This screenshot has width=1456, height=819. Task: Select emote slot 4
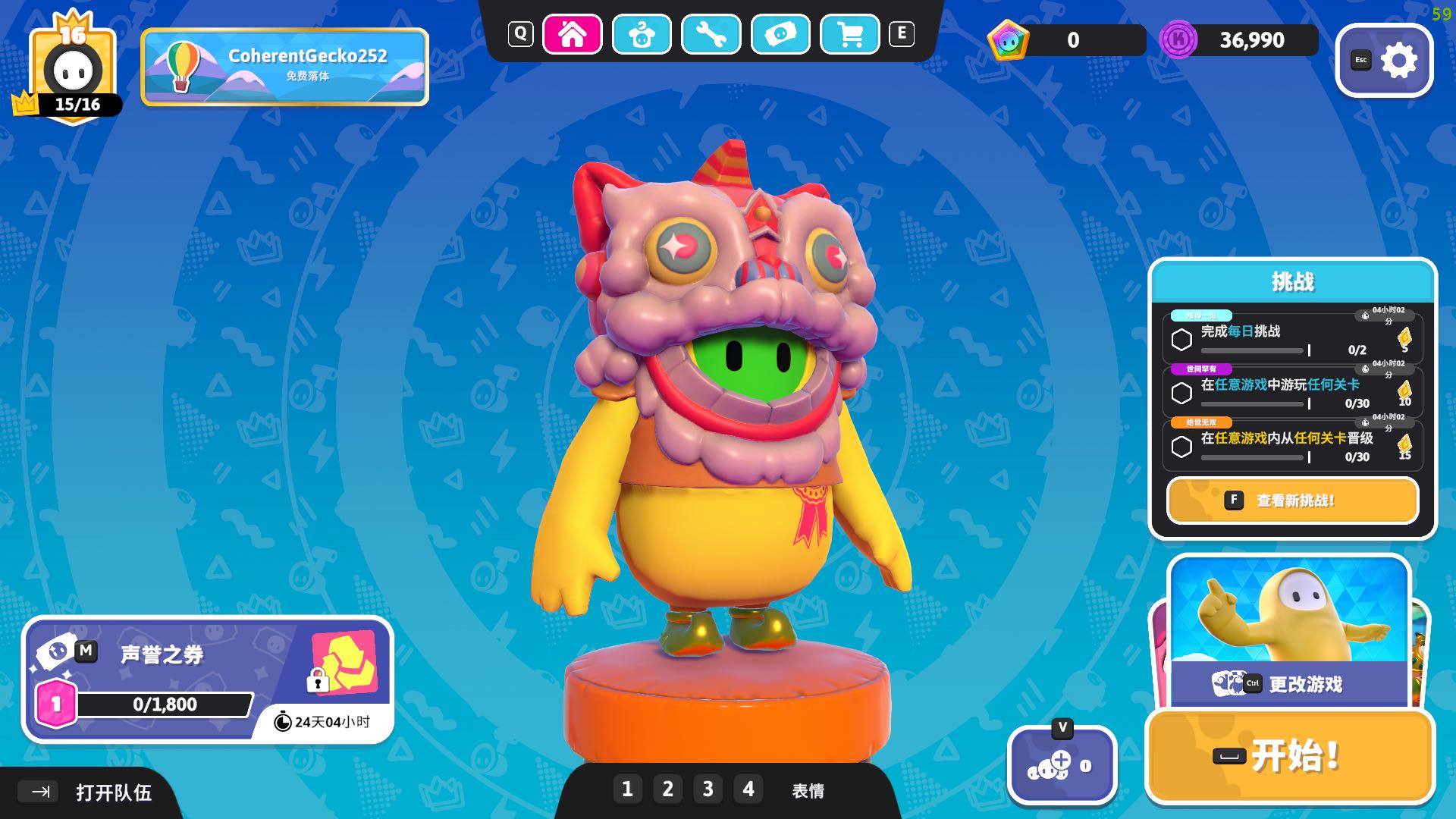(x=748, y=789)
